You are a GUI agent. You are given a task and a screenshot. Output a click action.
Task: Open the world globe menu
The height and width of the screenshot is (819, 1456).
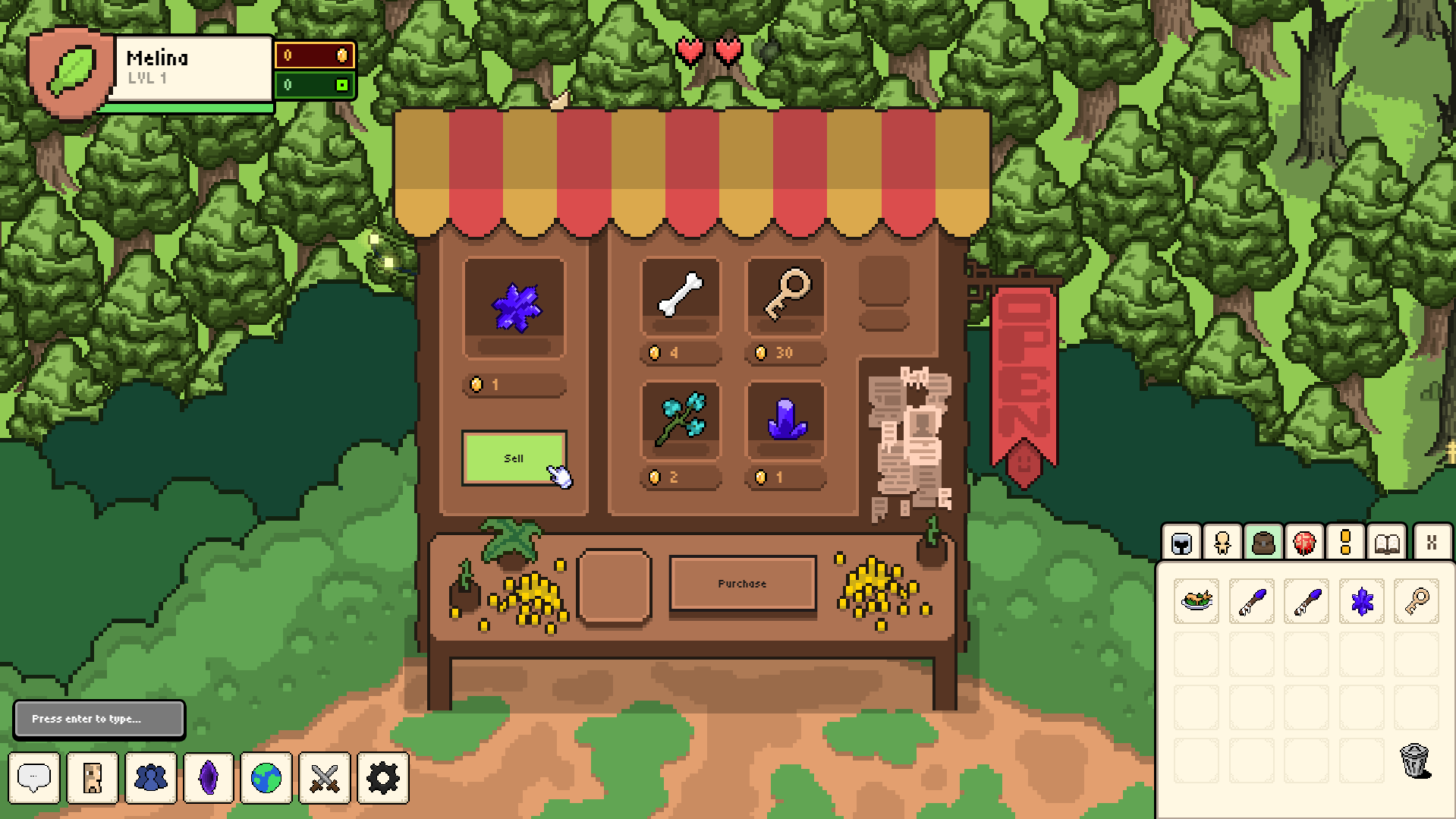[266, 778]
